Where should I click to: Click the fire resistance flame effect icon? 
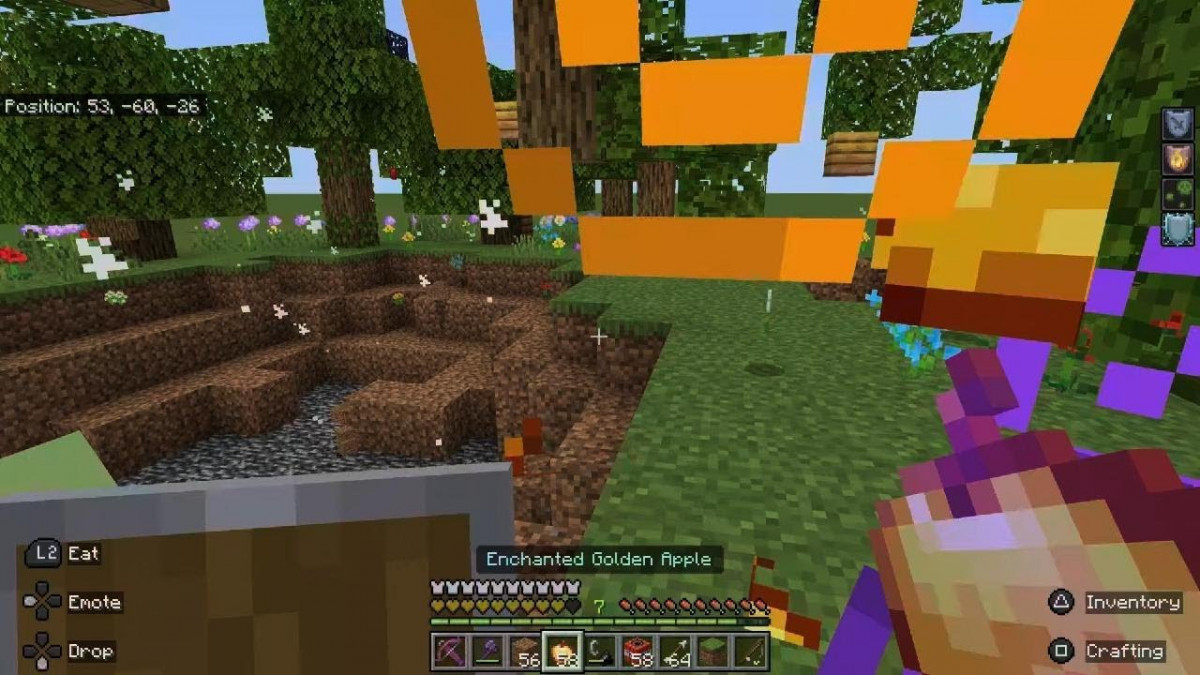pos(1177,159)
